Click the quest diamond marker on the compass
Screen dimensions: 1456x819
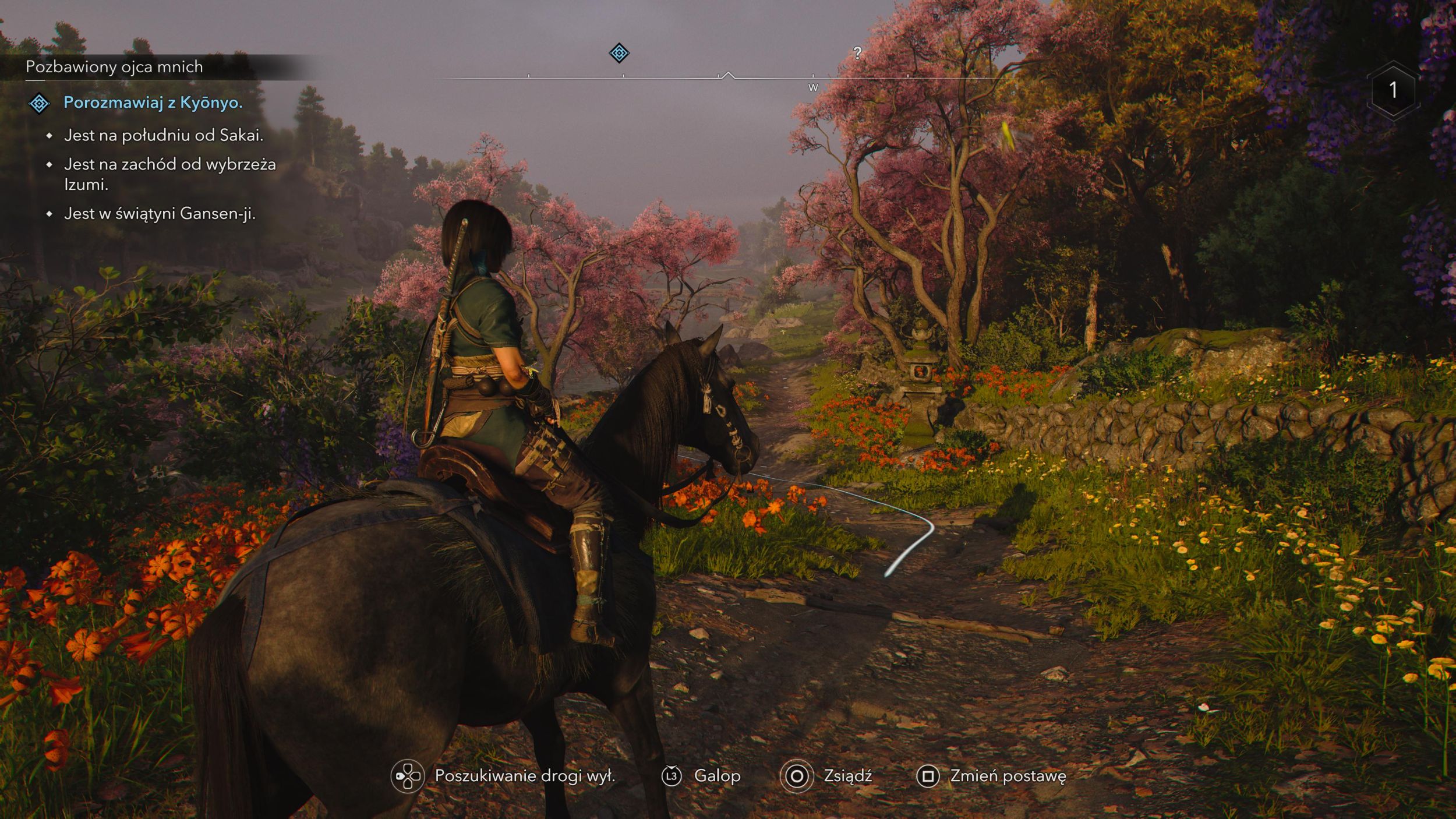[x=619, y=53]
